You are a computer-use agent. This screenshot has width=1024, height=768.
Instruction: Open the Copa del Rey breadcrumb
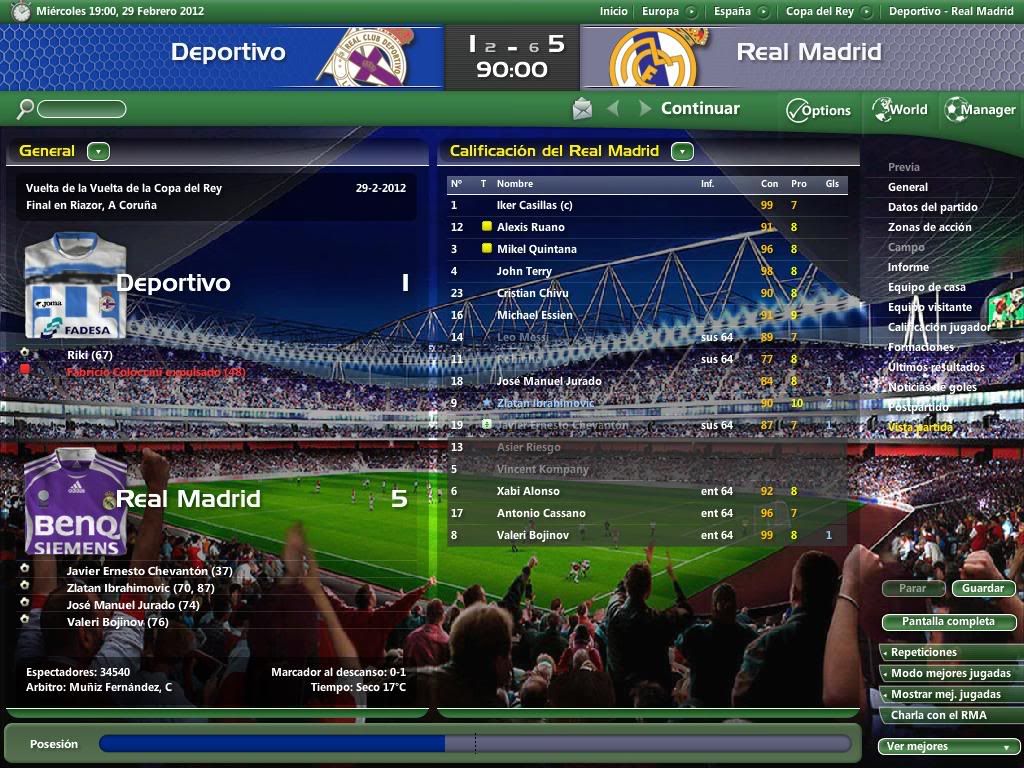click(819, 12)
